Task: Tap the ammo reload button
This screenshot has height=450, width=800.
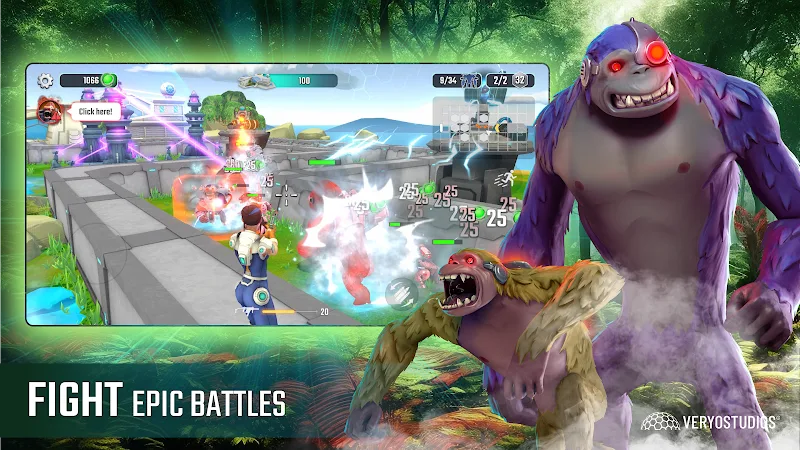Action: pyautogui.click(x=400, y=292)
